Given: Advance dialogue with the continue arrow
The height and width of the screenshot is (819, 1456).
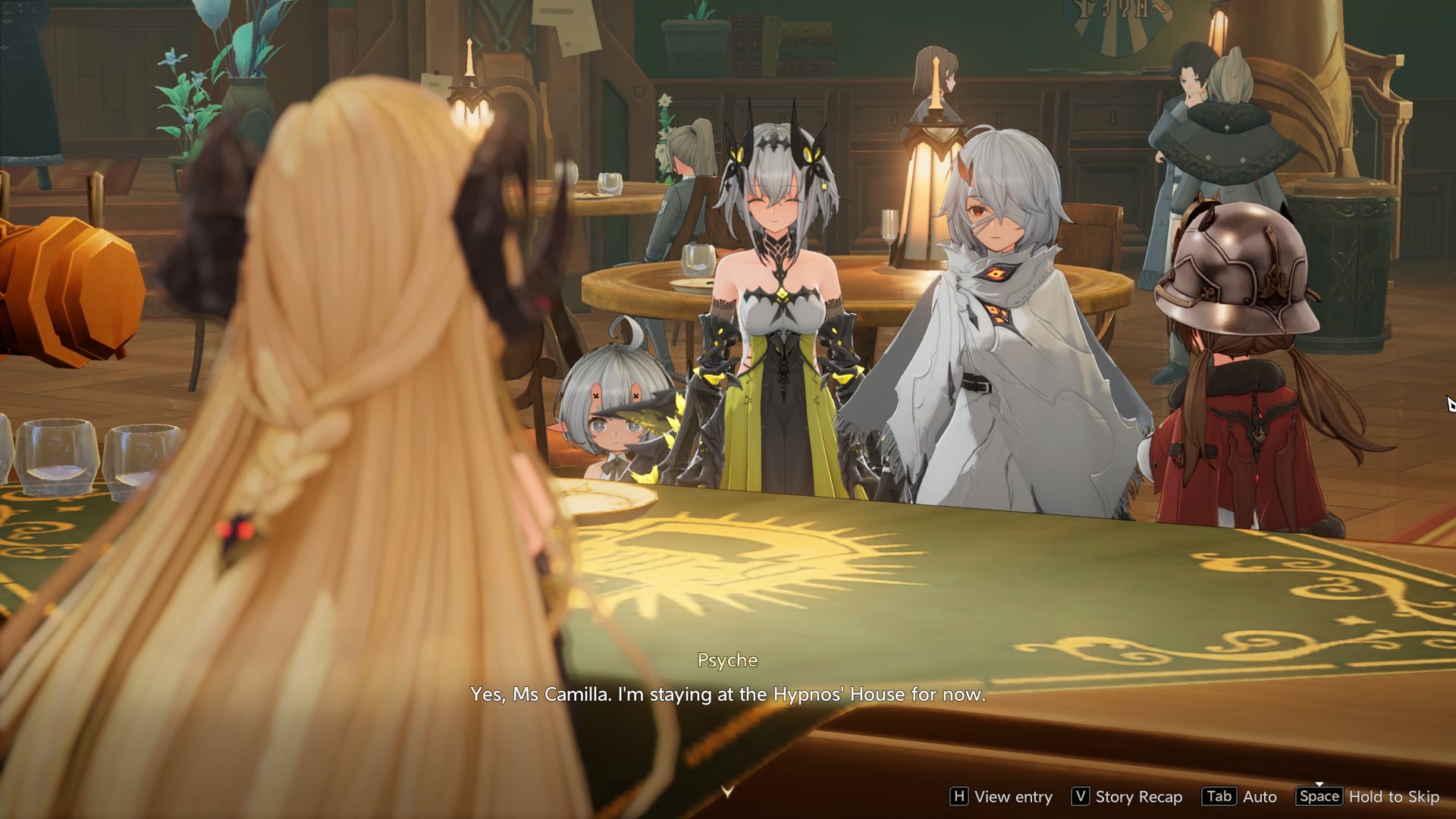Looking at the screenshot, I should tap(727, 791).
